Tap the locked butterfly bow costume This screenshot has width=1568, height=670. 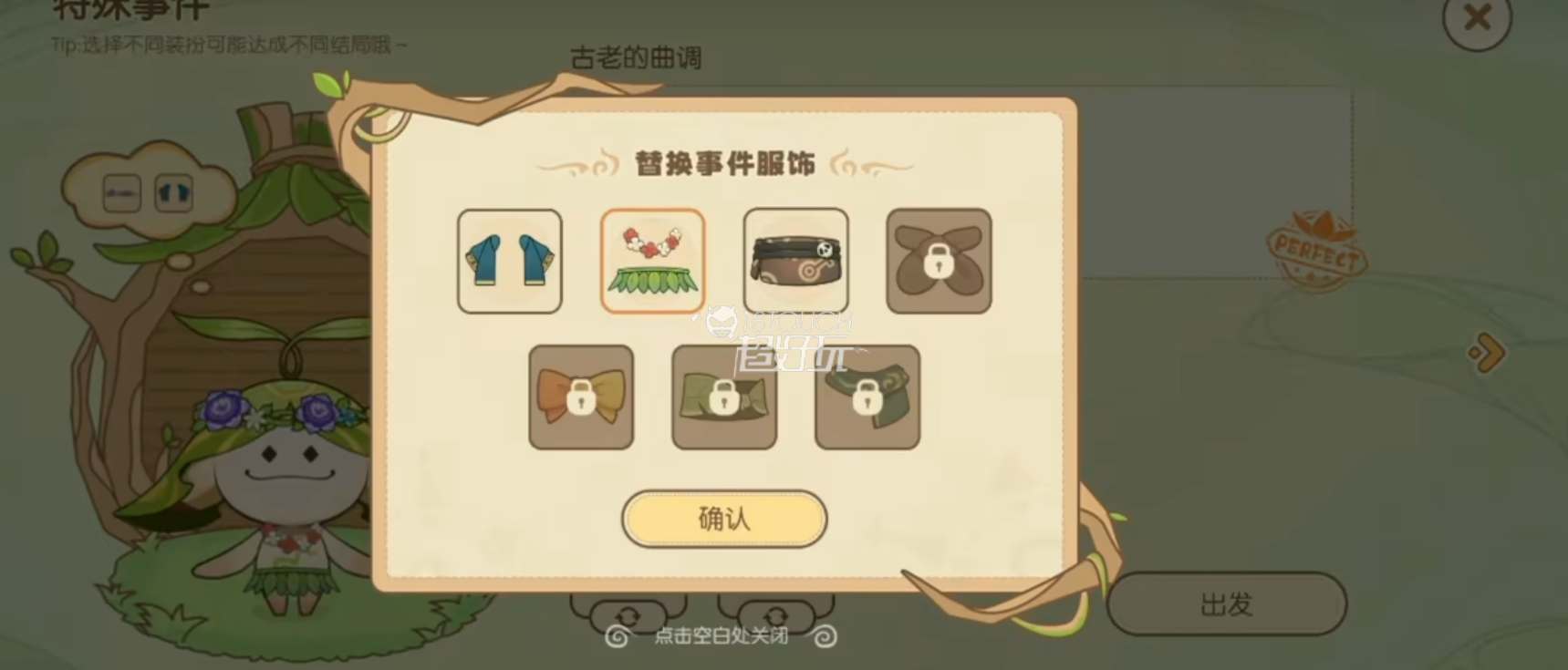coord(938,262)
